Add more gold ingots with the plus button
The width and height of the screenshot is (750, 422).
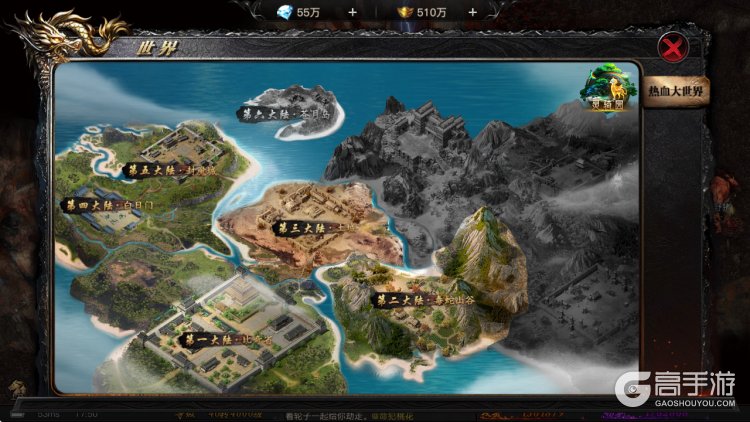pos(472,11)
